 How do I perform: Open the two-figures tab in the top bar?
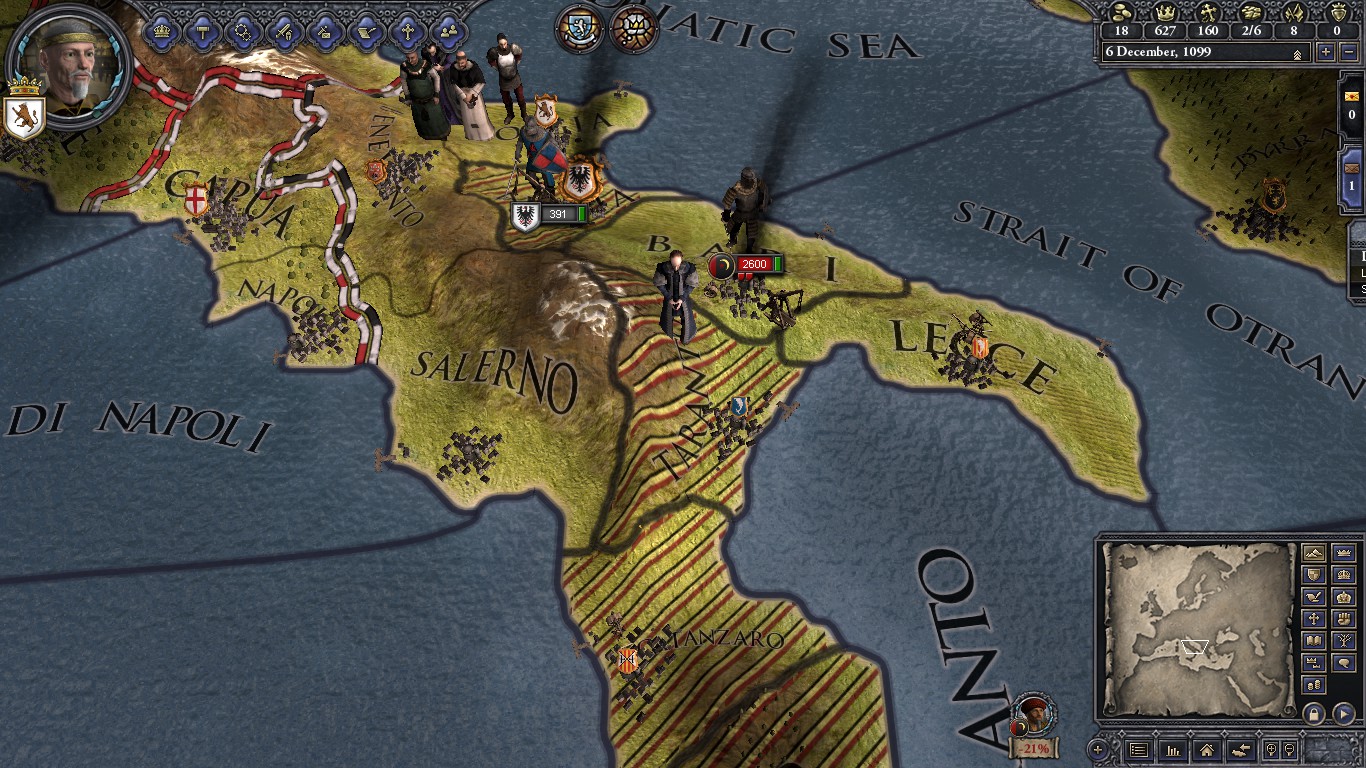(x=448, y=31)
